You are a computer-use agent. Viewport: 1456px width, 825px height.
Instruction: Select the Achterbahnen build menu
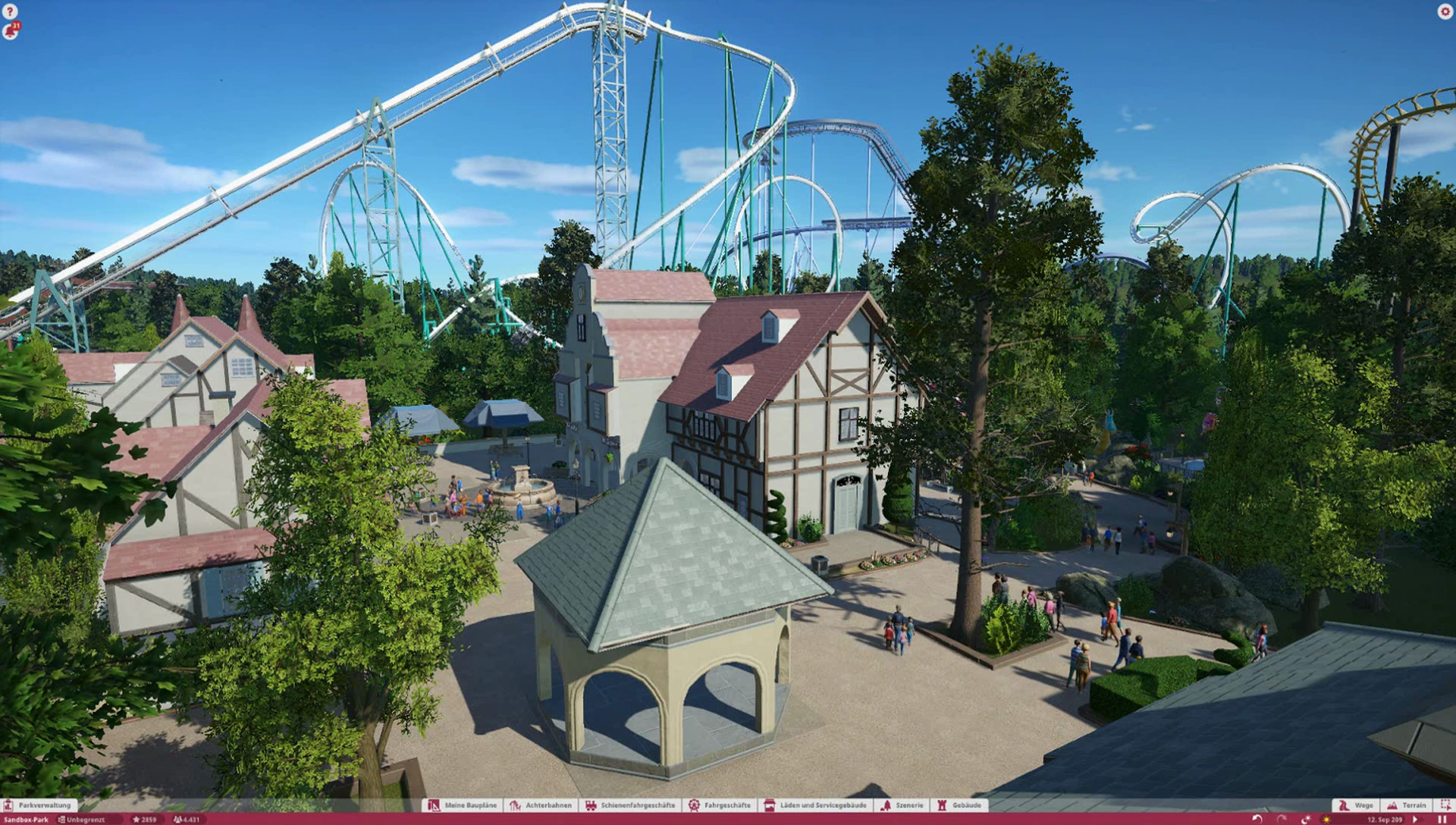pyautogui.click(x=541, y=805)
